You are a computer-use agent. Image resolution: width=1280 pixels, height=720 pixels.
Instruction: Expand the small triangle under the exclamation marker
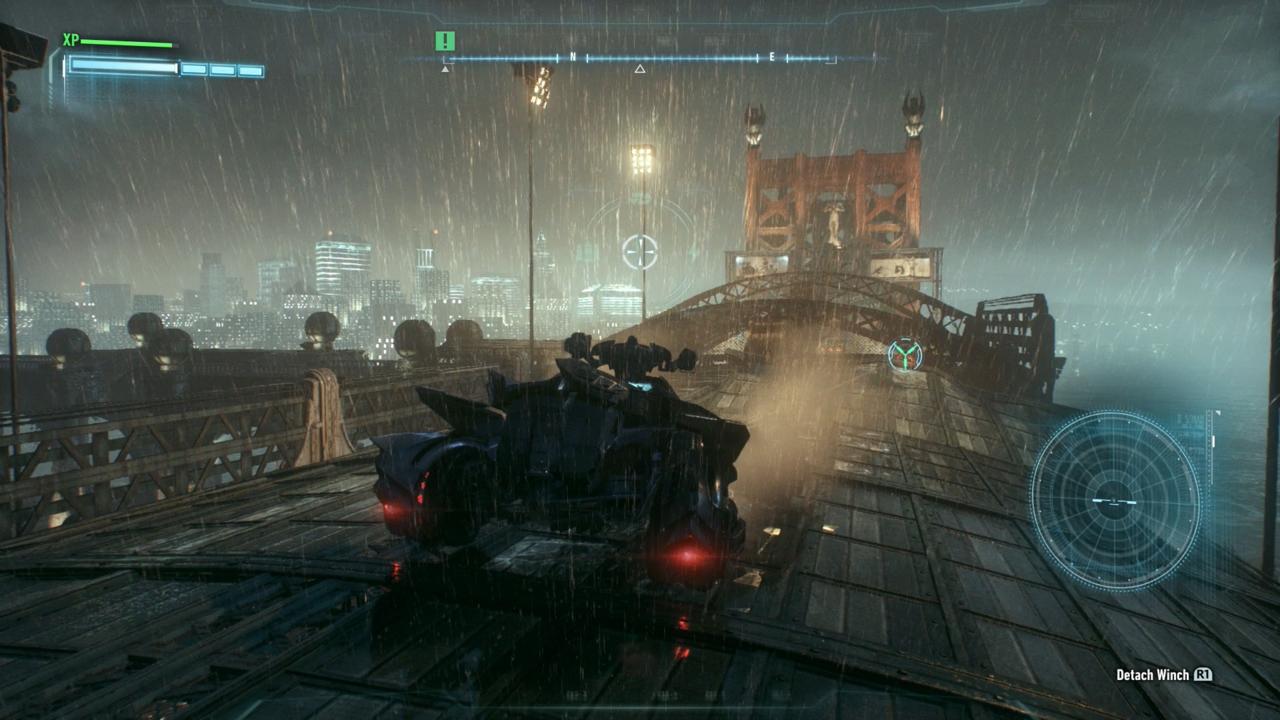[x=443, y=71]
